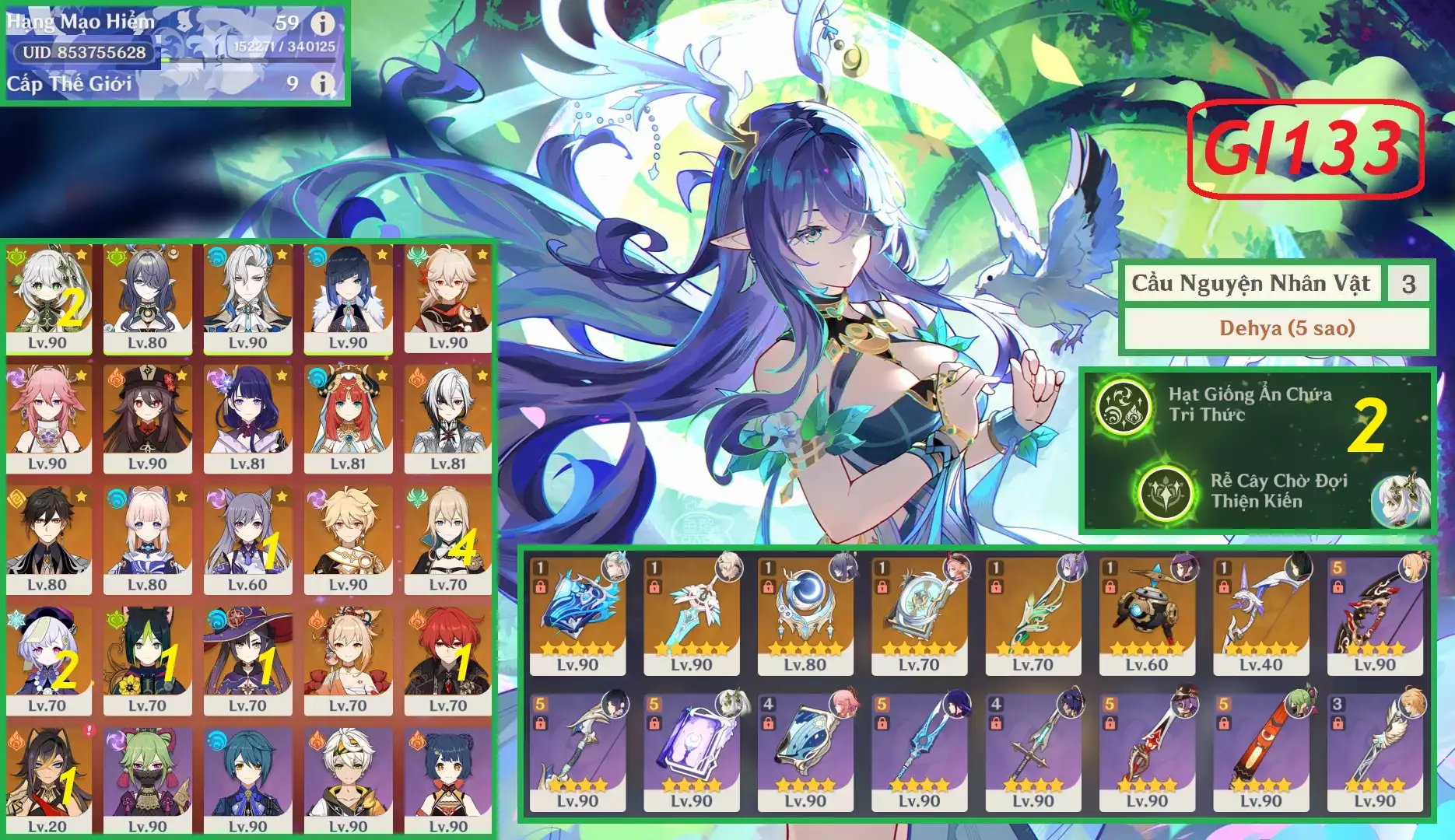Choose the Zhongli Lv.80 character card
The height and width of the screenshot is (840, 1455).
point(47,541)
